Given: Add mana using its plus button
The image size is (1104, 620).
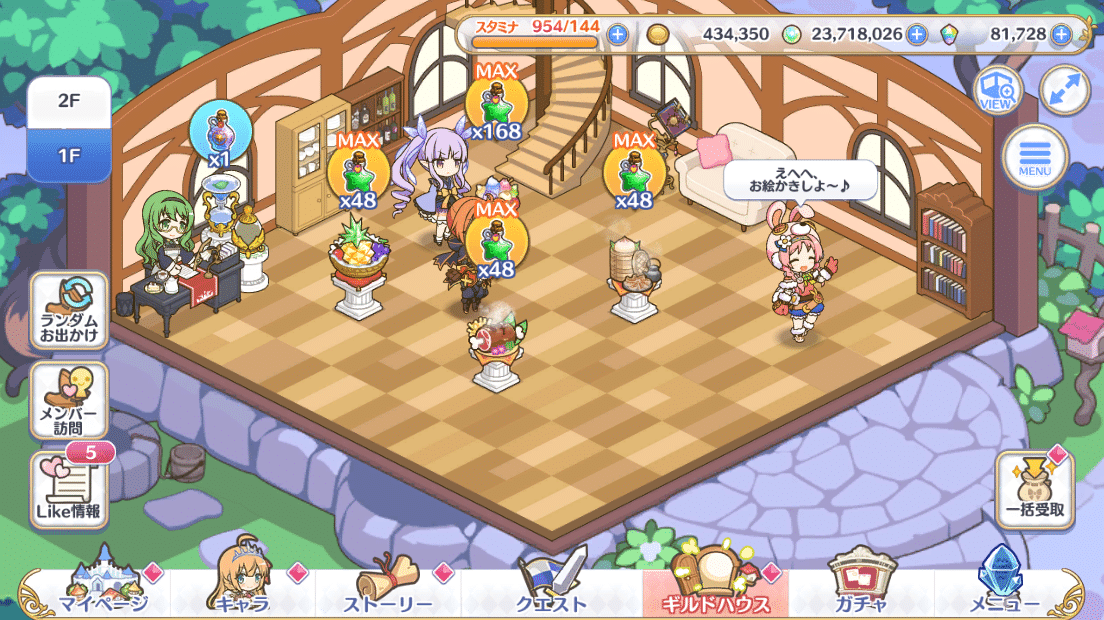Looking at the screenshot, I should click(x=916, y=35).
